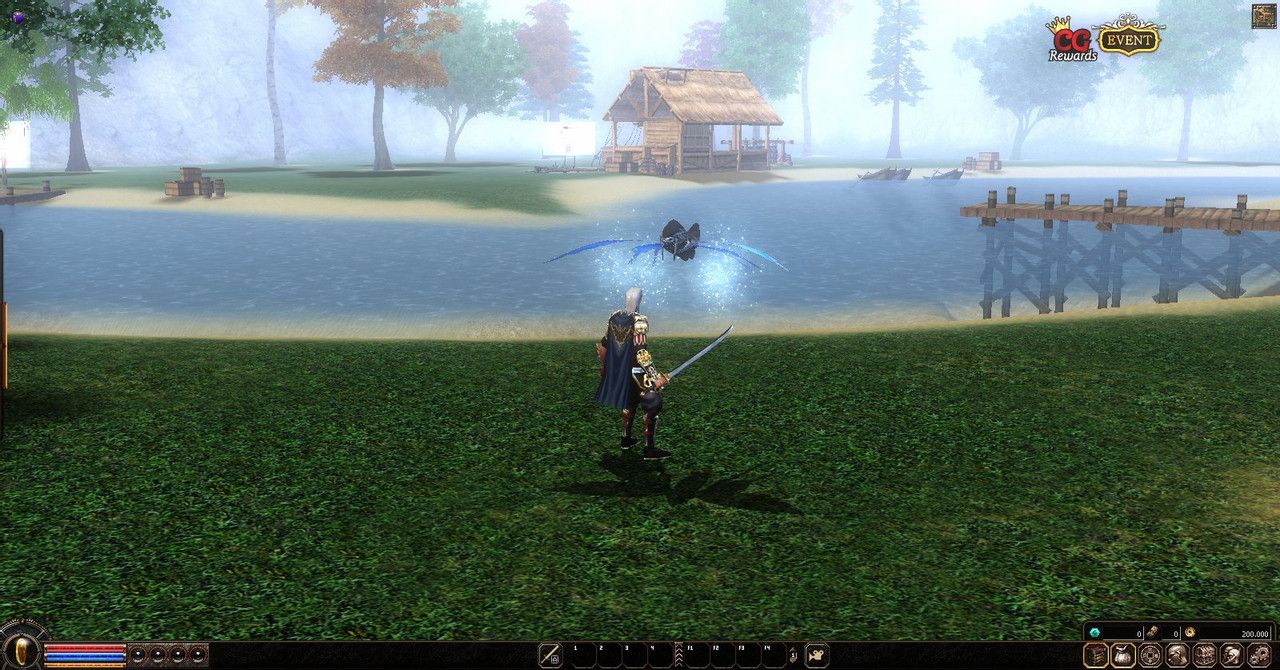Open the inventory bag icon
Viewport: 1280px width, 670px height.
click(x=1123, y=655)
